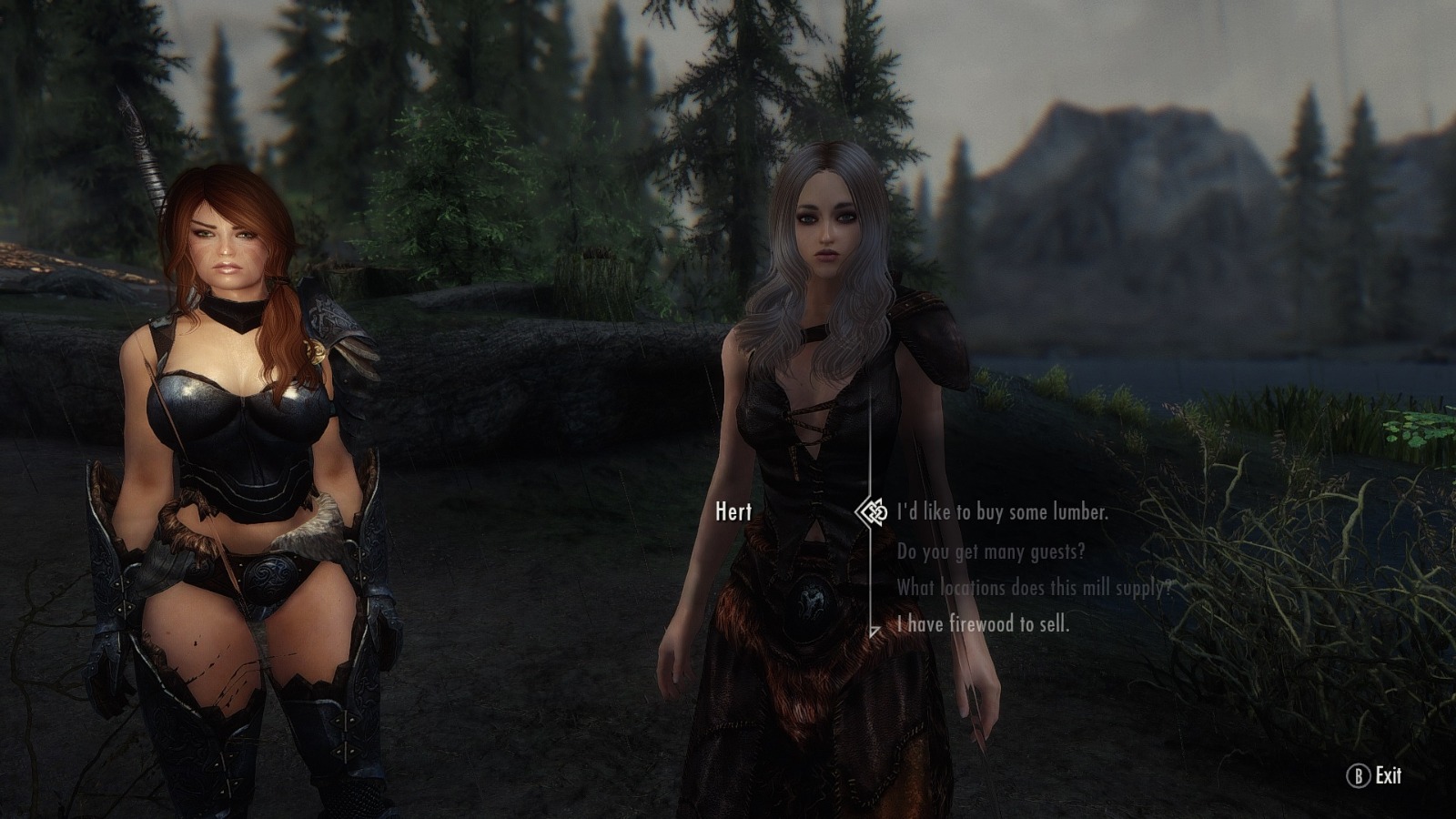Pick the "I have firewood to sell." reply
The image size is (1456, 819).
[983, 624]
